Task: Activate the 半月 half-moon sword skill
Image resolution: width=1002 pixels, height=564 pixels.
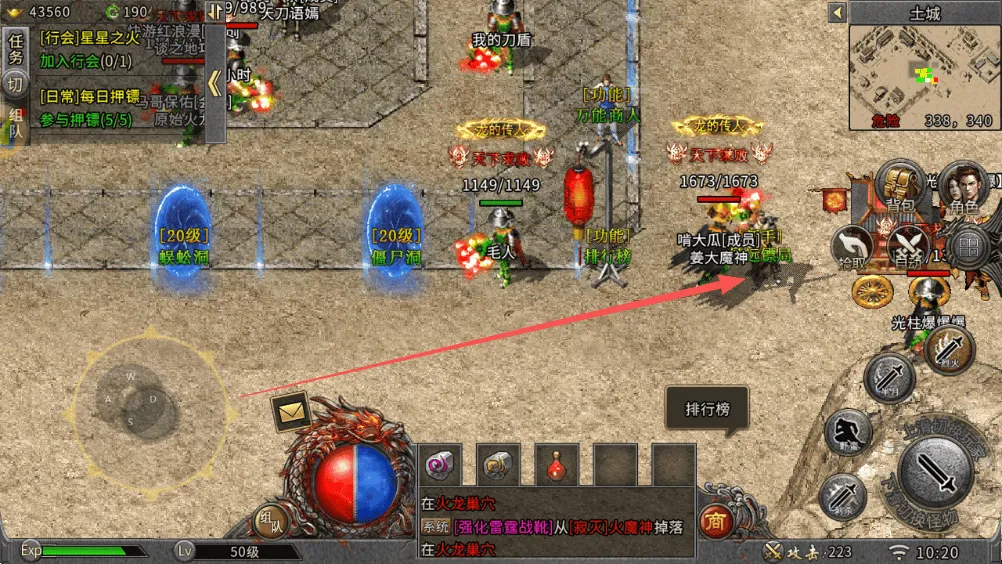Action: click(889, 379)
